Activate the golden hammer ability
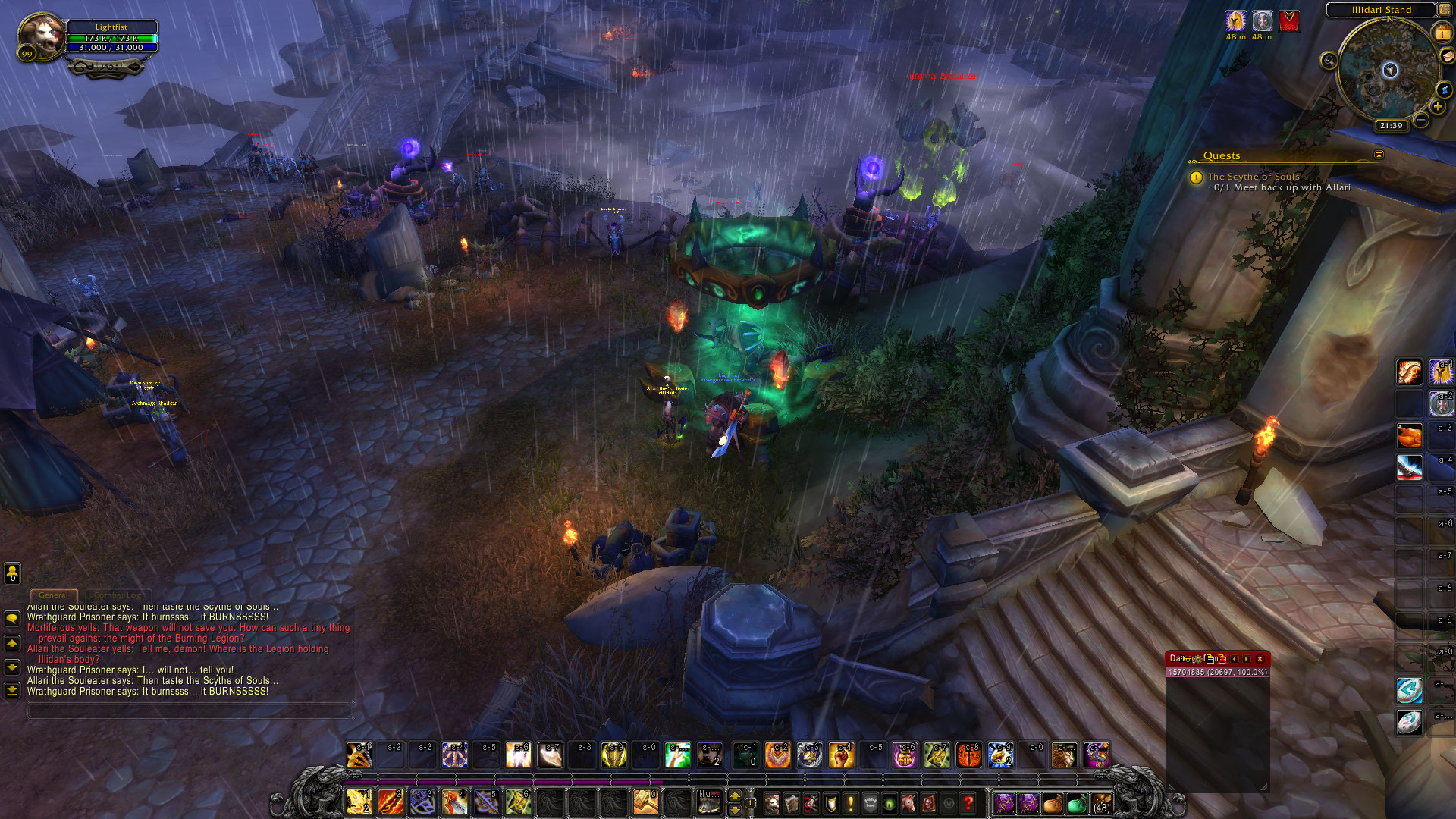The image size is (1456, 819). point(645,802)
